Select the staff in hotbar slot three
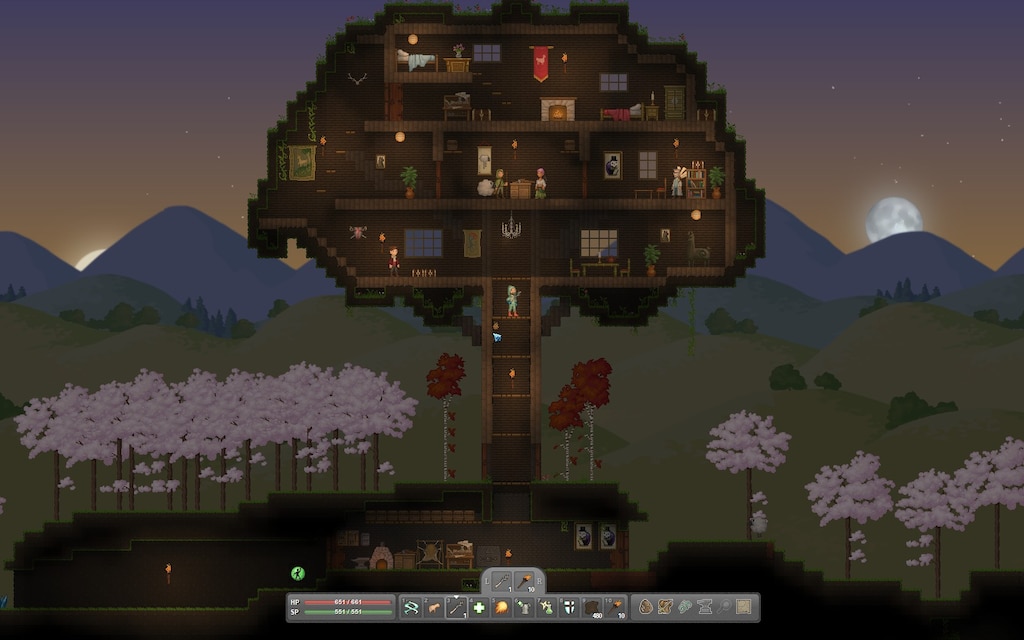This screenshot has width=1024, height=640. (x=456, y=607)
